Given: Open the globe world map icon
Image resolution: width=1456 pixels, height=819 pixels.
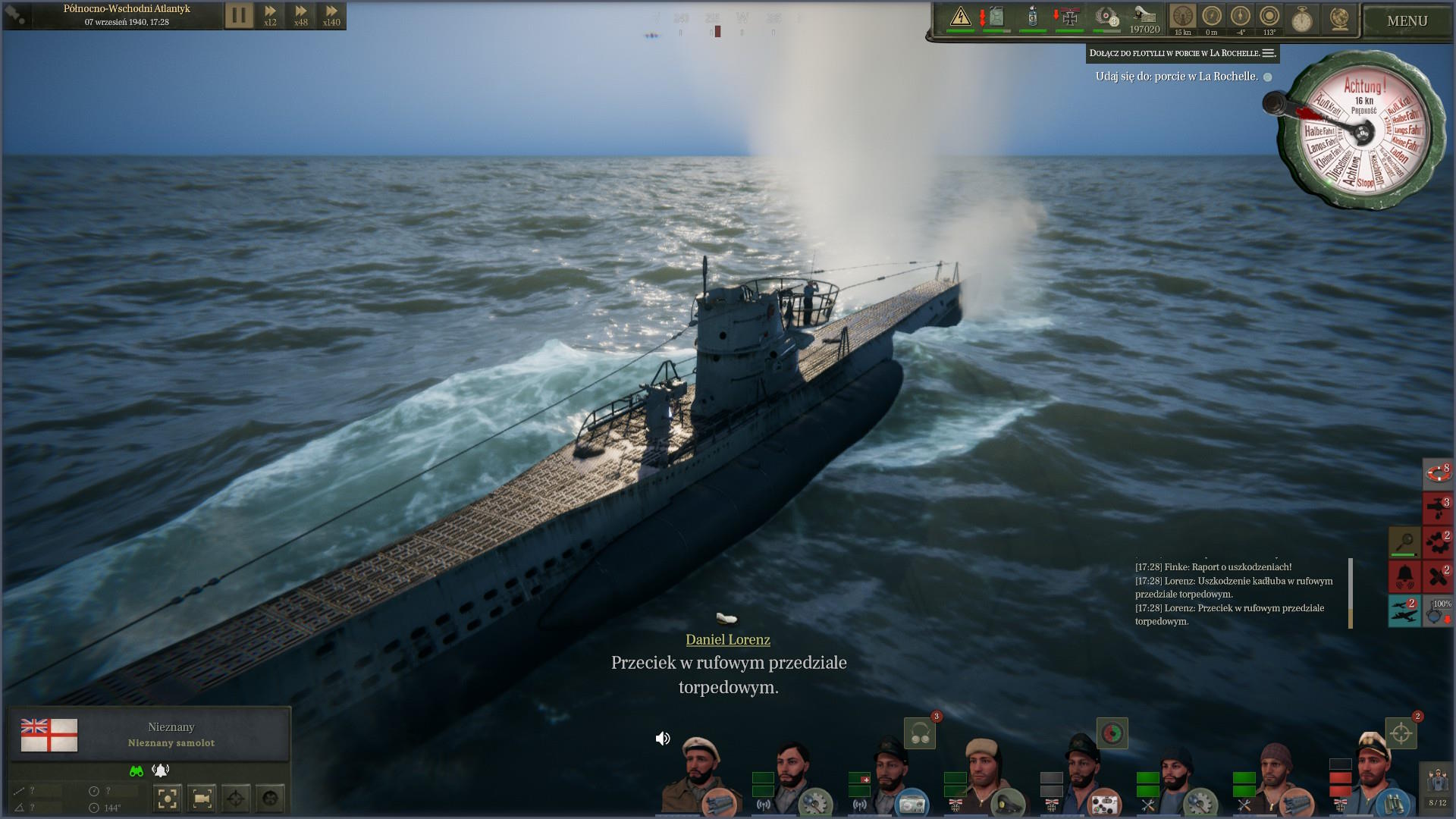Looking at the screenshot, I should 1339,18.
